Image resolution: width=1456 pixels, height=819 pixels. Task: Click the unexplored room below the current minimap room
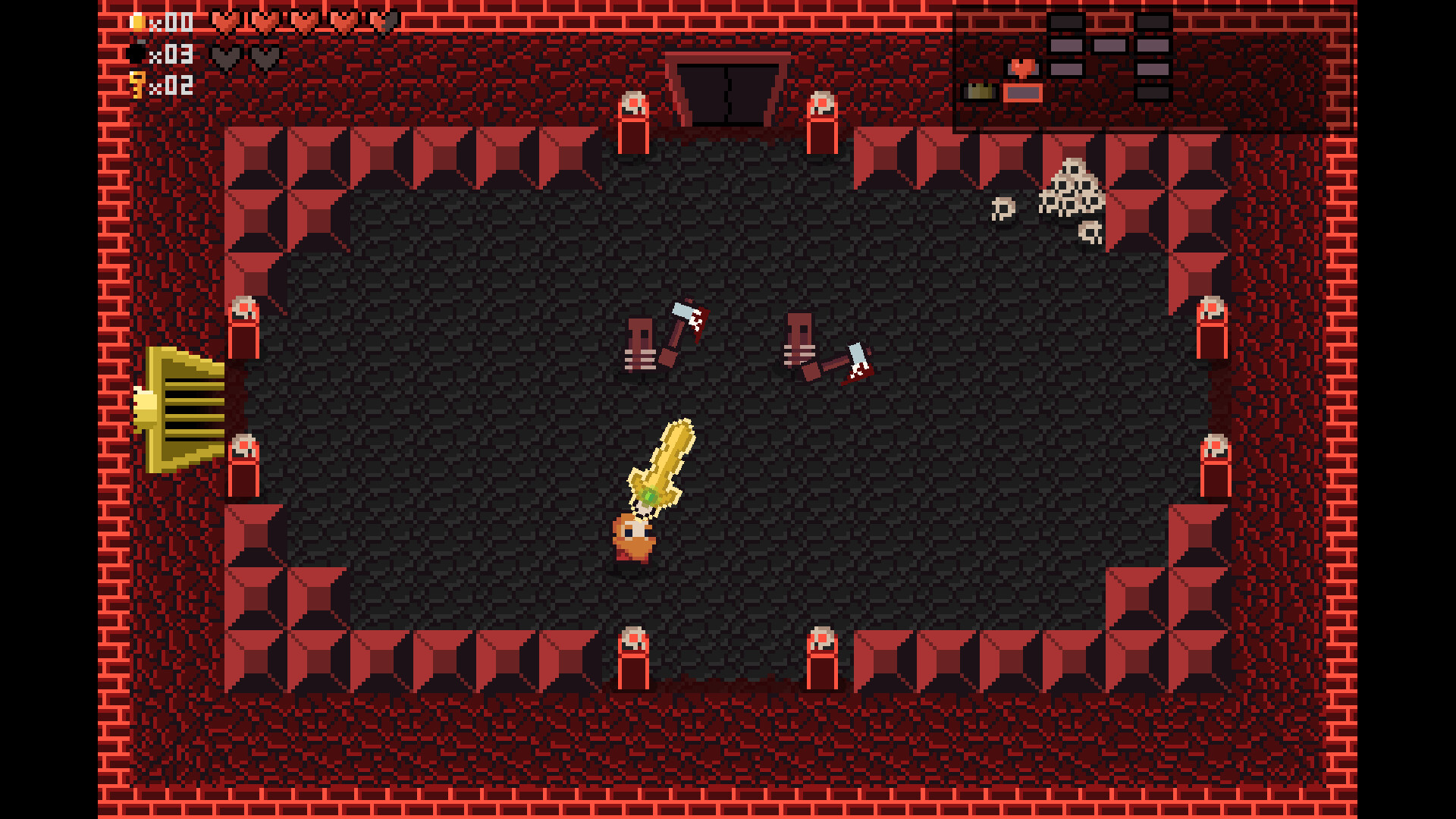[1153, 93]
